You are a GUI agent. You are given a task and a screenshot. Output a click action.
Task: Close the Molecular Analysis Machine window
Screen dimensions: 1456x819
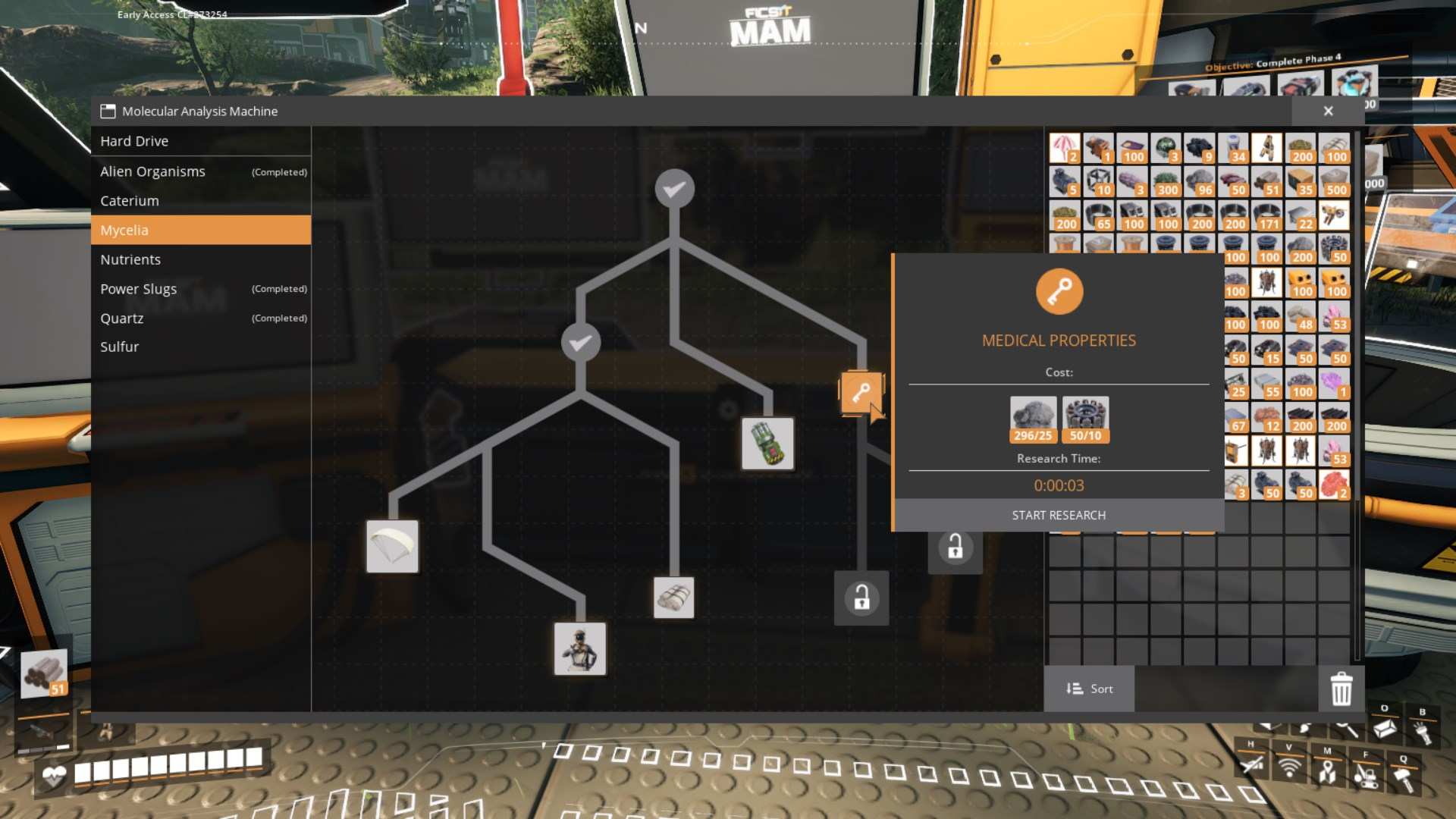(x=1328, y=111)
